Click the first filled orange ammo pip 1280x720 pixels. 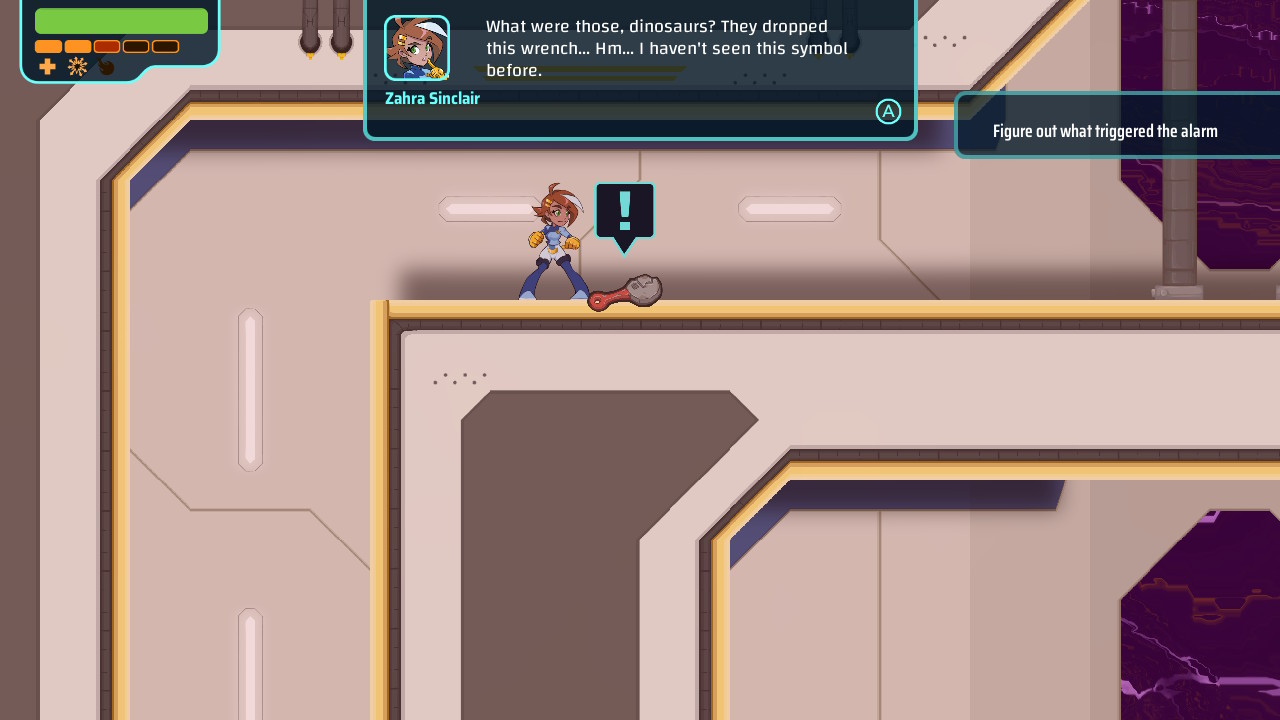point(49,46)
